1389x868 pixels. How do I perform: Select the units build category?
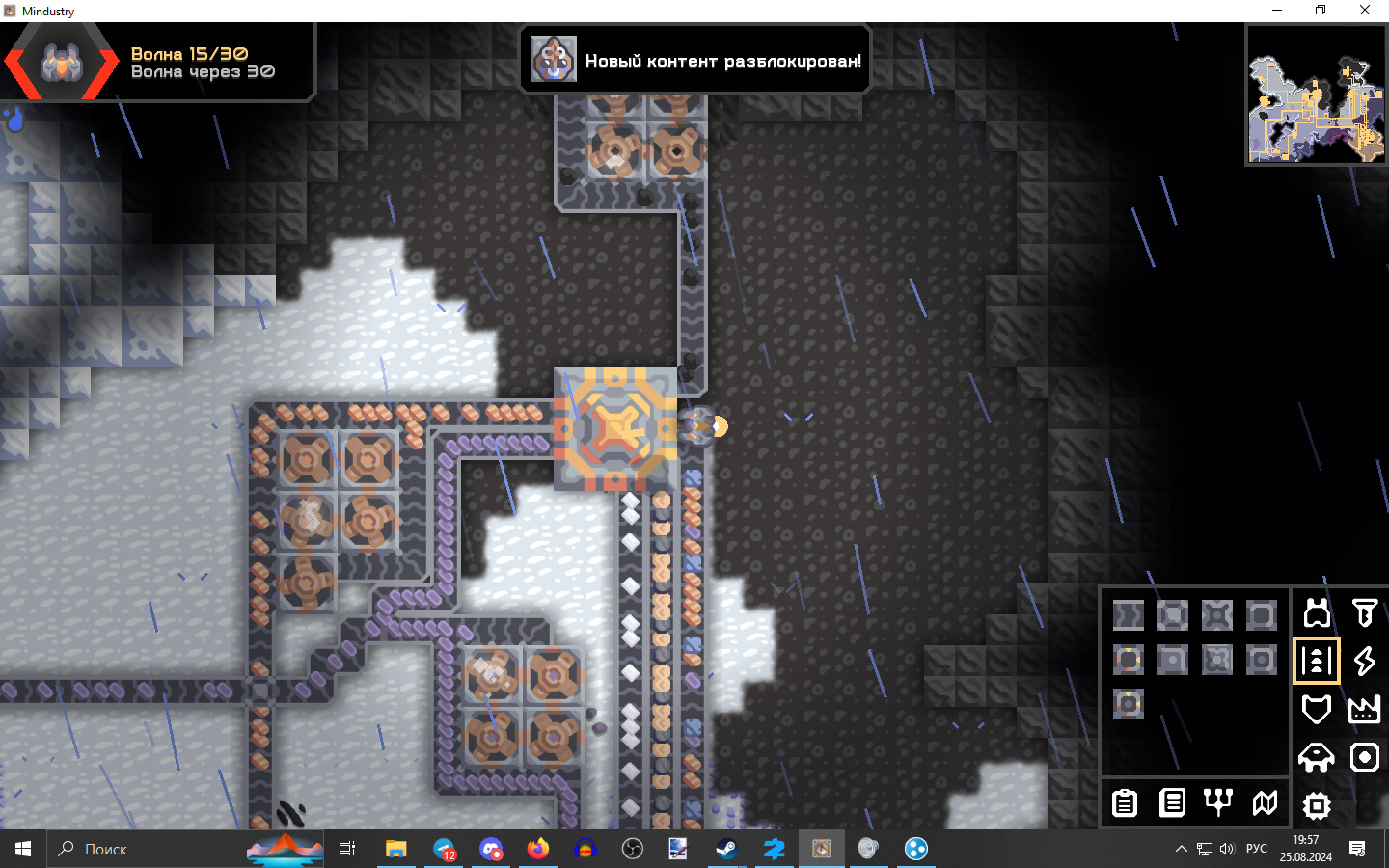click(1317, 757)
